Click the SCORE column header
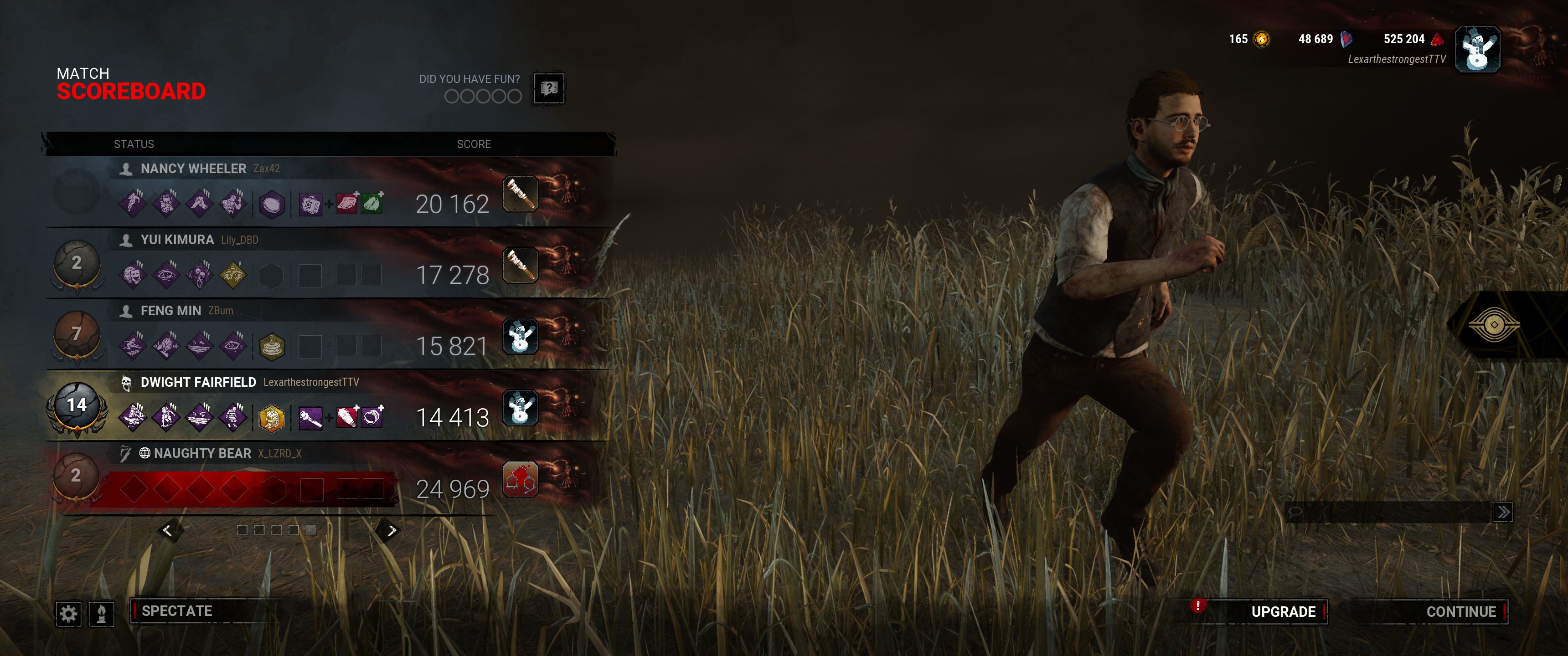 473,143
